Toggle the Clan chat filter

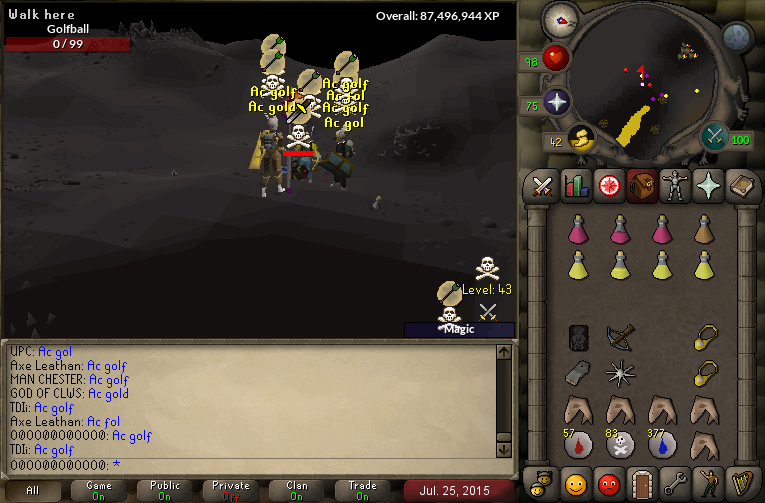point(297,490)
